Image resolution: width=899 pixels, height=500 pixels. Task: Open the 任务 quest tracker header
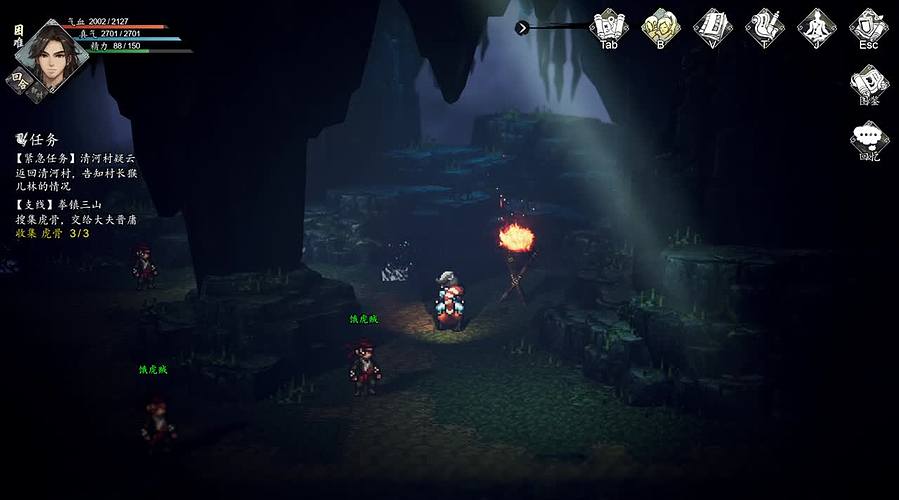click(x=38, y=139)
